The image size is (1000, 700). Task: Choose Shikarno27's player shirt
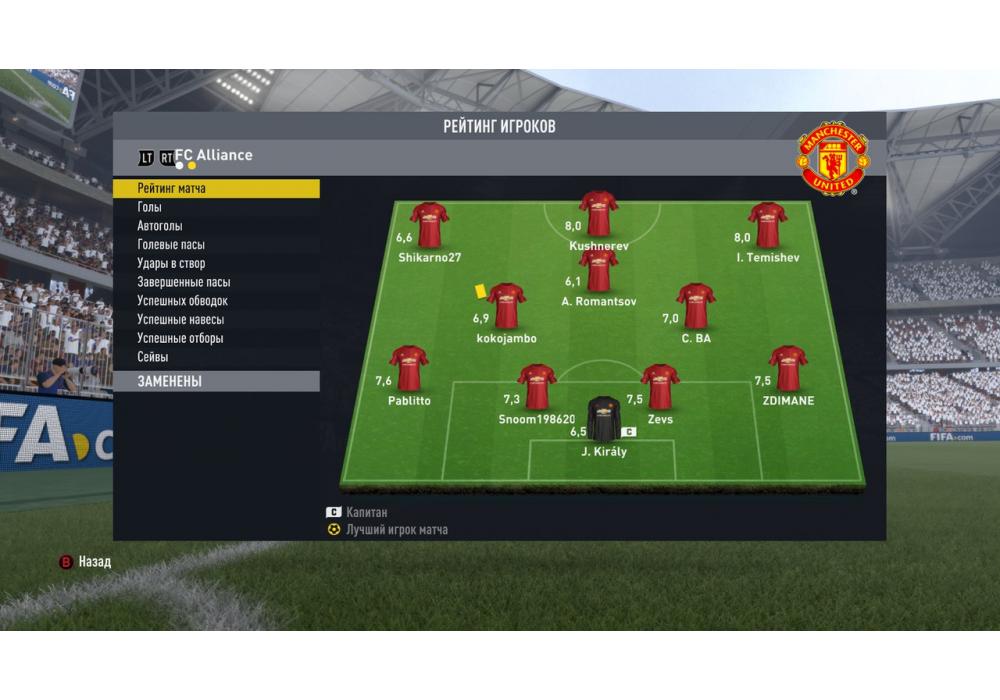[x=429, y=225]
